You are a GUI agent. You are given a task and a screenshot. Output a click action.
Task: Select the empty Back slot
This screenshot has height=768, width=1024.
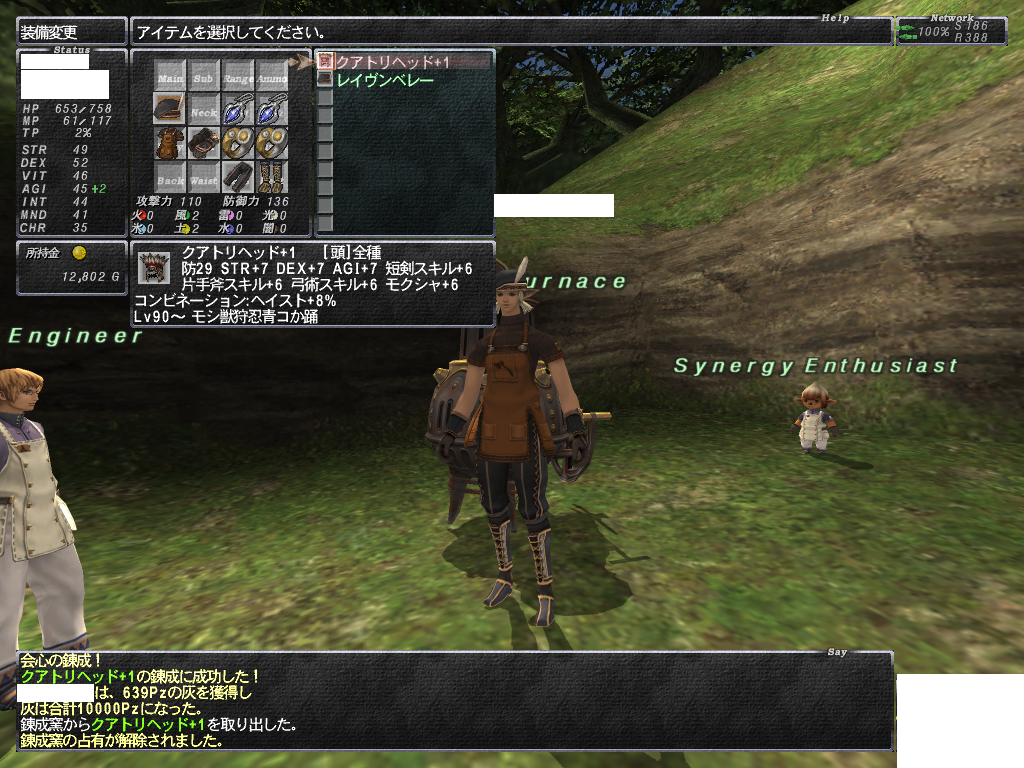coord(170,177)
